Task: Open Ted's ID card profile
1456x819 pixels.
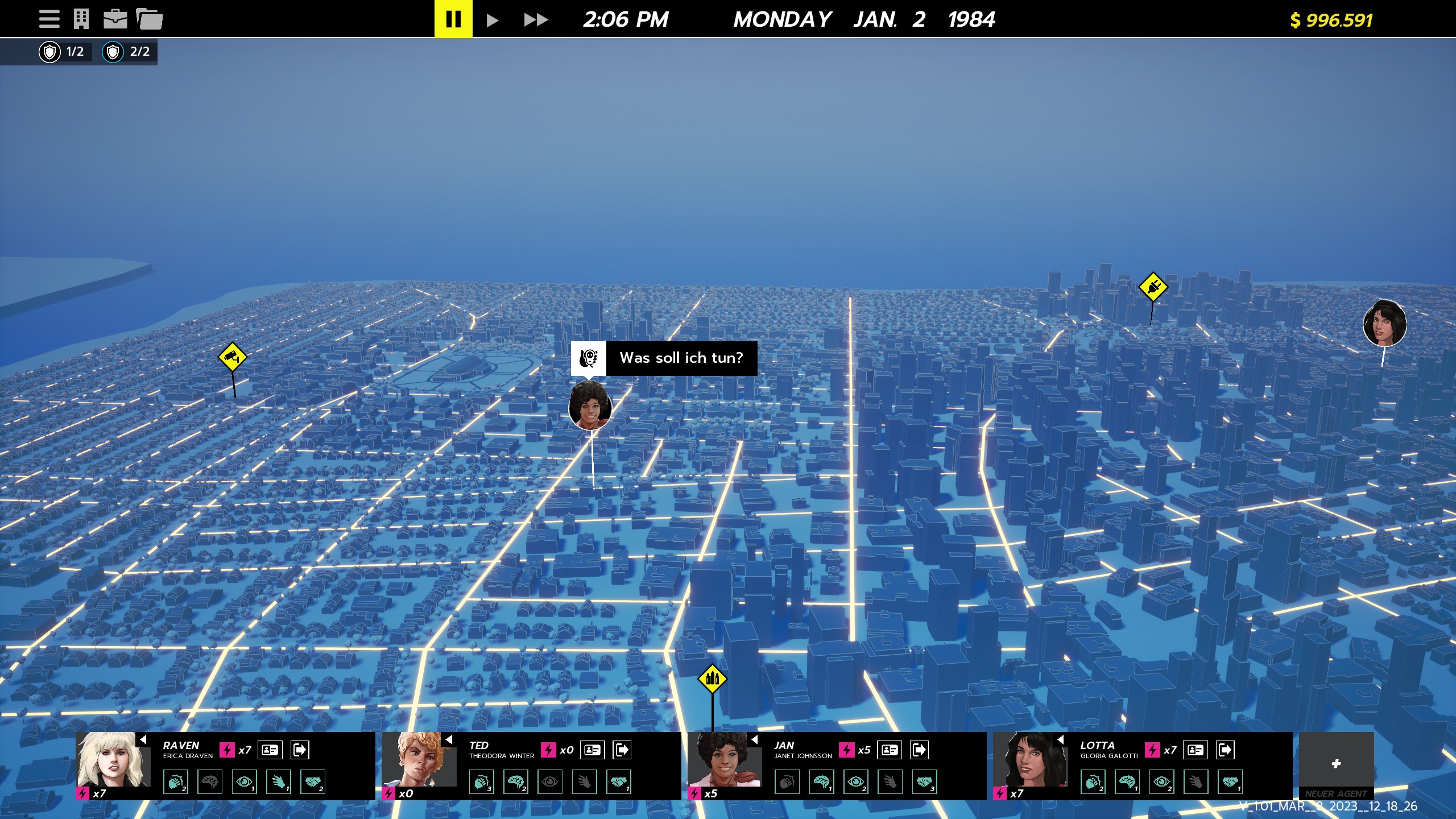Action: pos(592,750)
